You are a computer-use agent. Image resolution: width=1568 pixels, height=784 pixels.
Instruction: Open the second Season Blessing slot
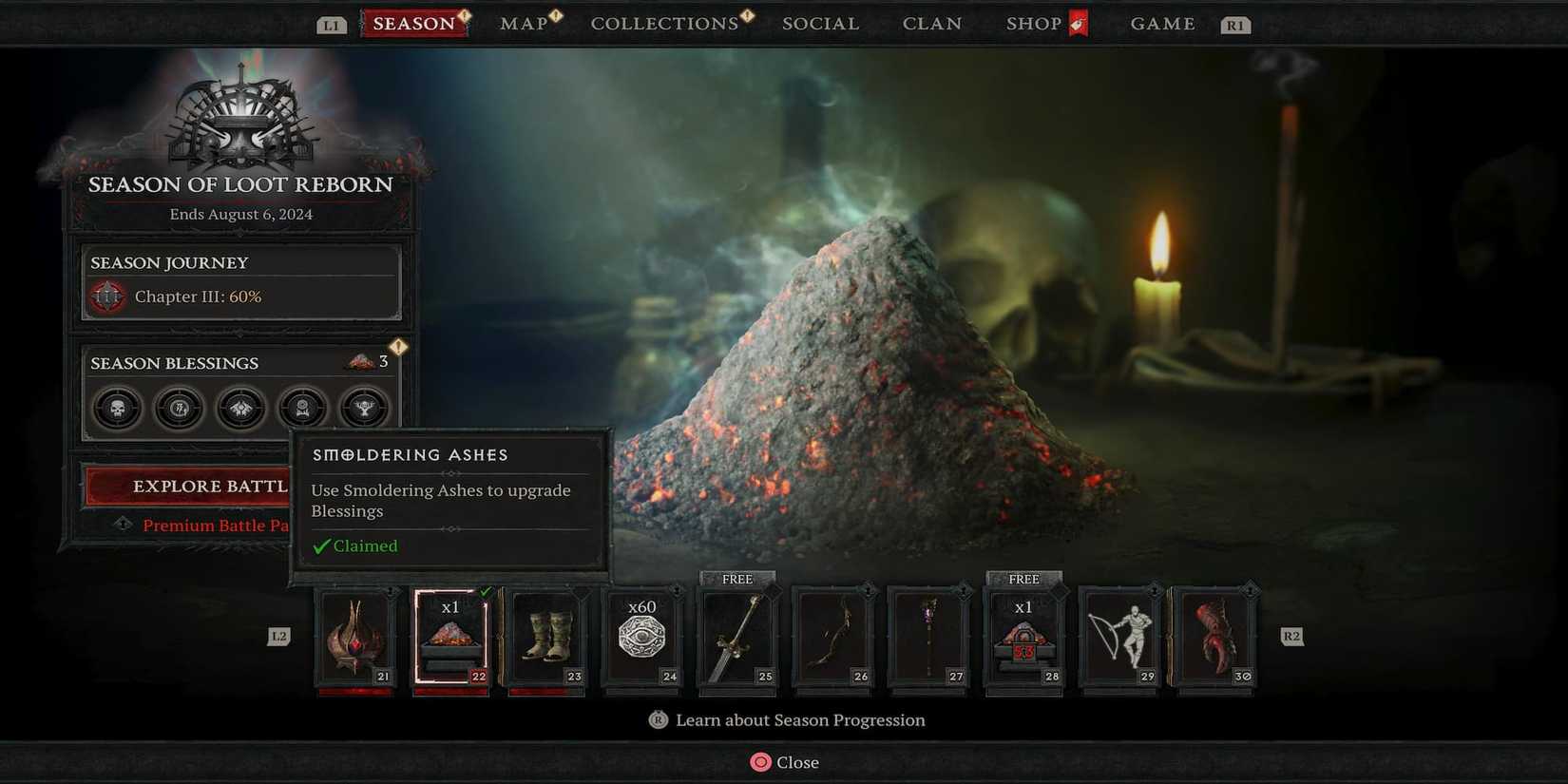179,407
